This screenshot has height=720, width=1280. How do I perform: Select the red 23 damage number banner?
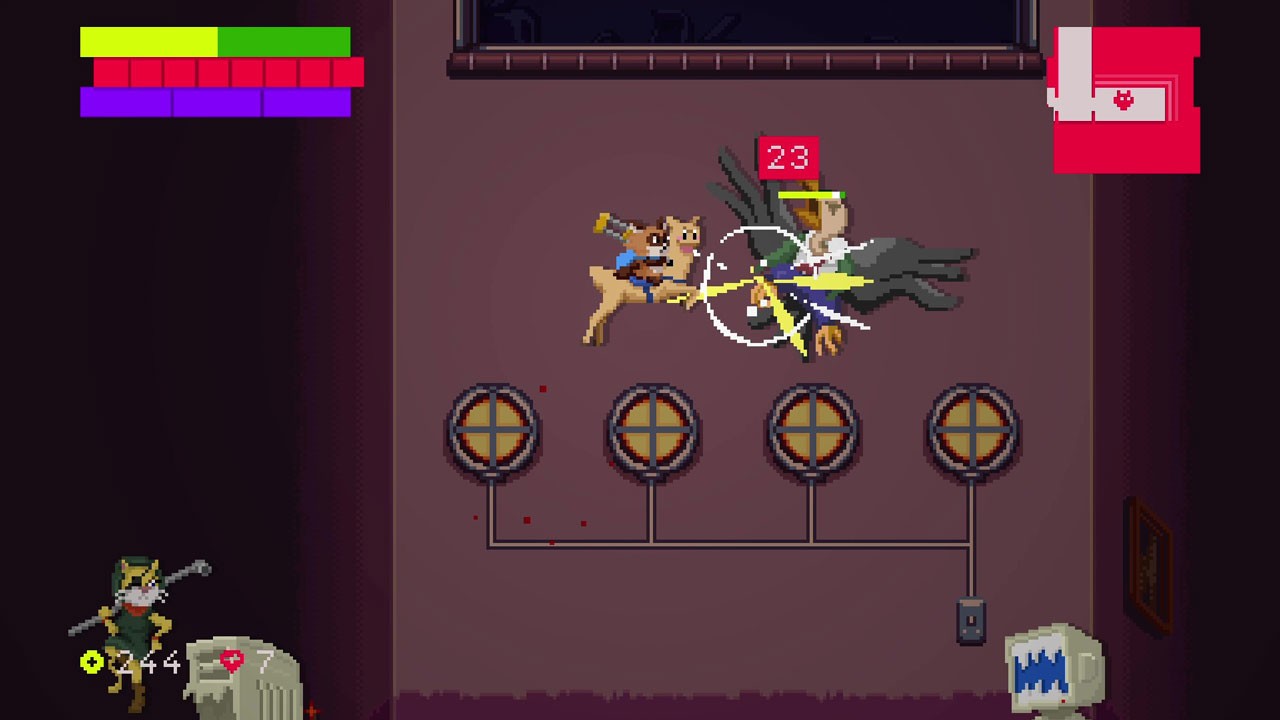click(789, 156)
